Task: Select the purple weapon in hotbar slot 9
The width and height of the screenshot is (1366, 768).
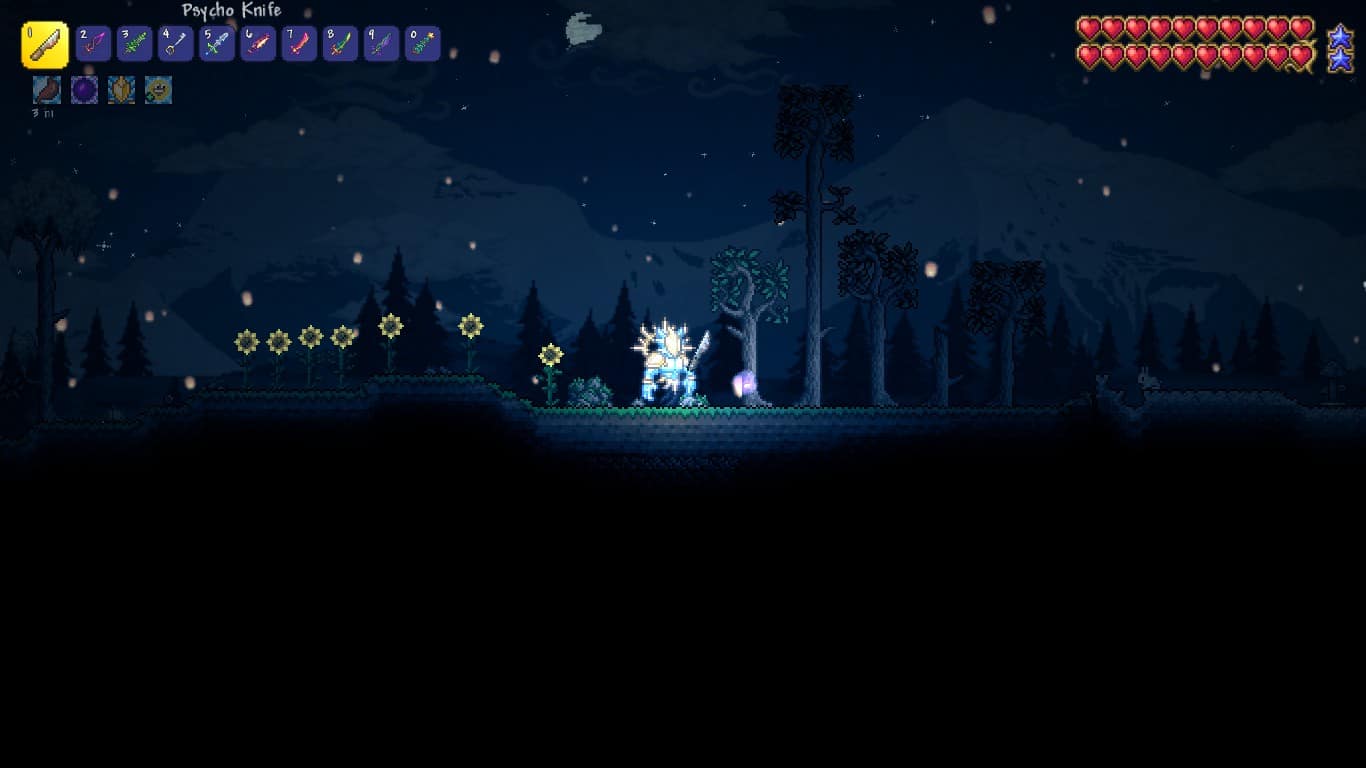Action: (381, 42)
